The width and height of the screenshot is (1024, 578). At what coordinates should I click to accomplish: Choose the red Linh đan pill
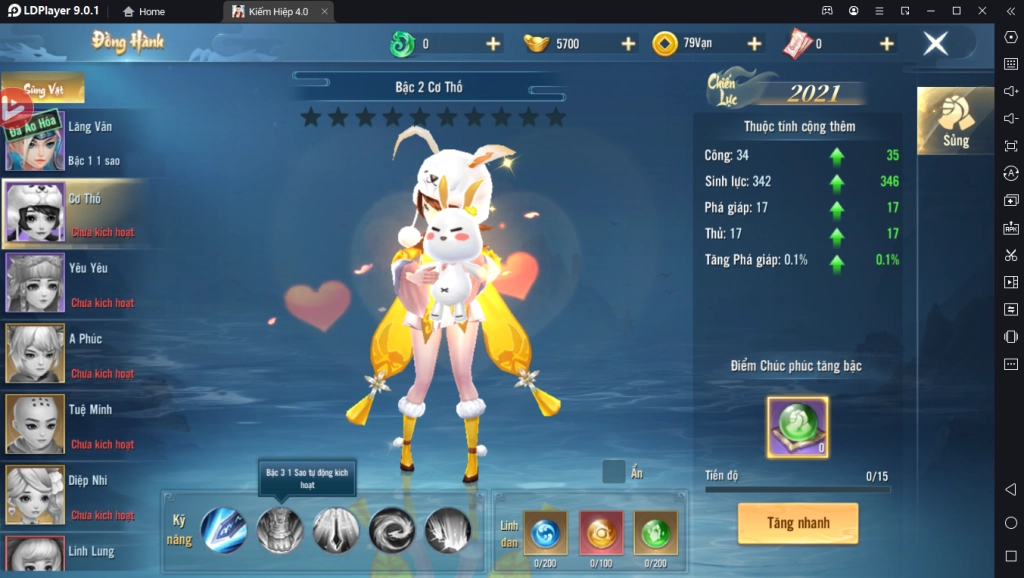600,531
